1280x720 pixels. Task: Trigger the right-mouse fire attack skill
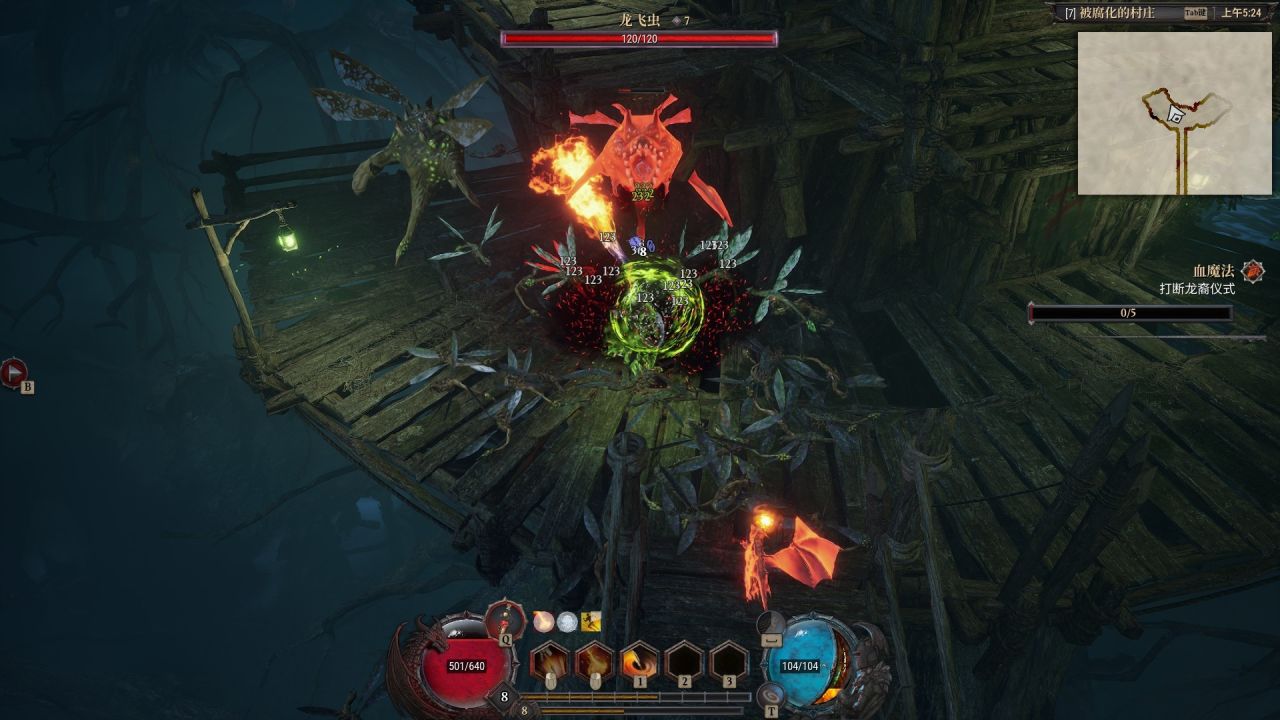(594, 661)
